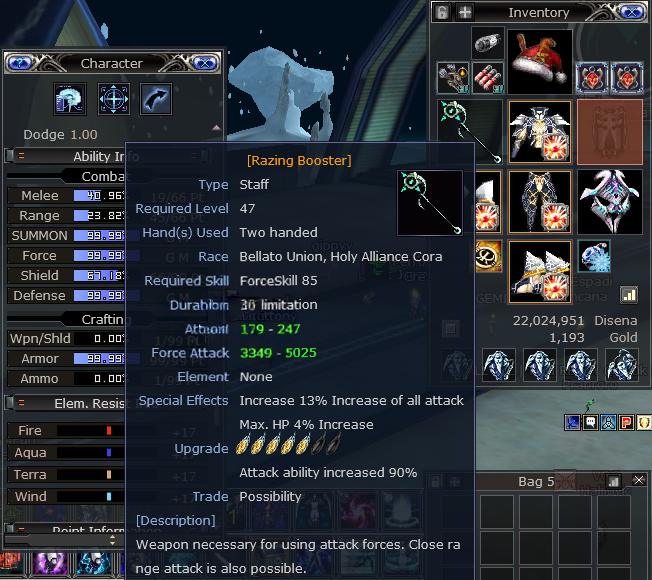The width and height of the screenshot is (652, 580).
Task: Collapse the Elem. Resist section
Action: point(21,403)
